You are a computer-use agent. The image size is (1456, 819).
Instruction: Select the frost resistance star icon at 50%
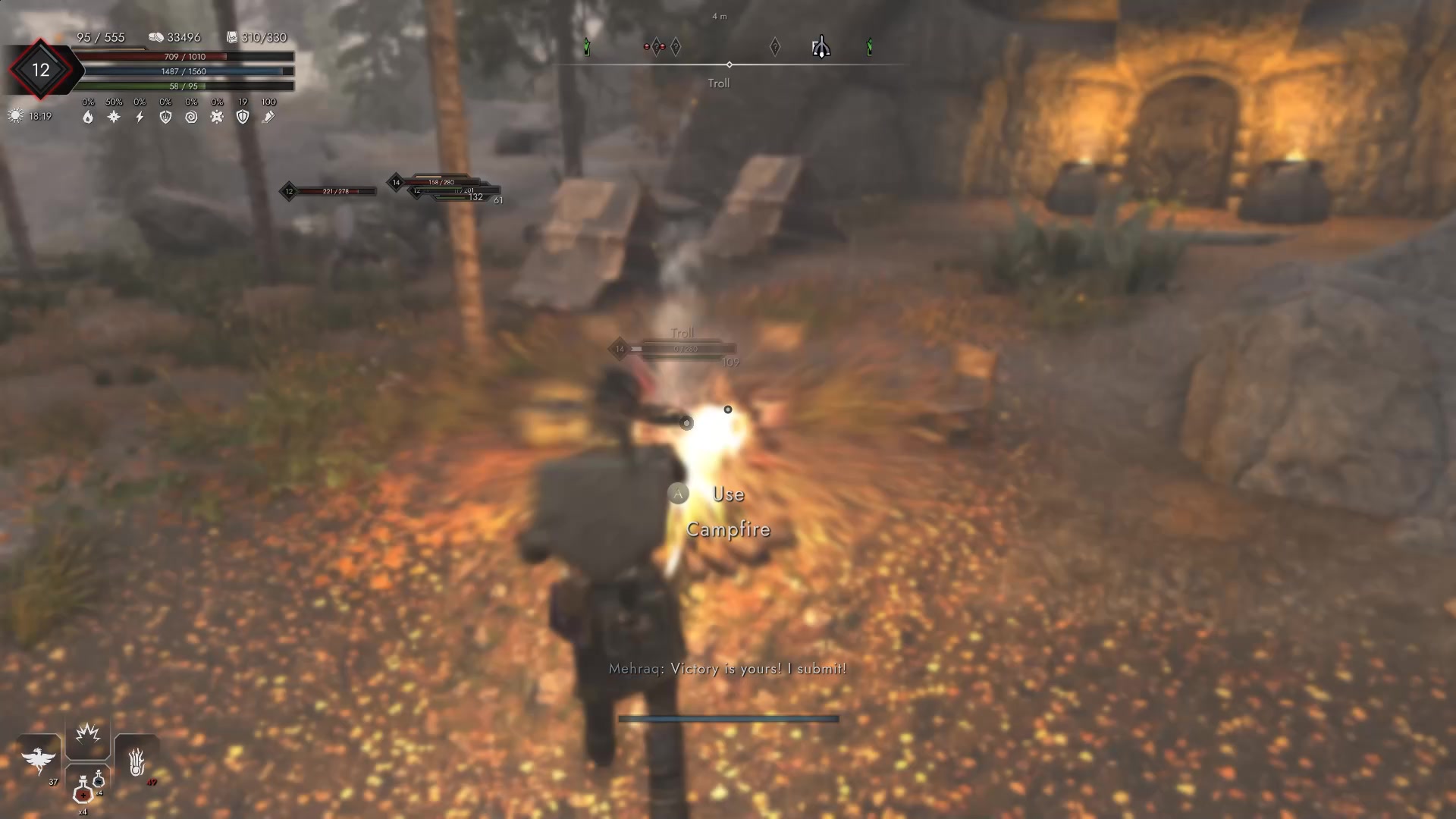point(114,117)
